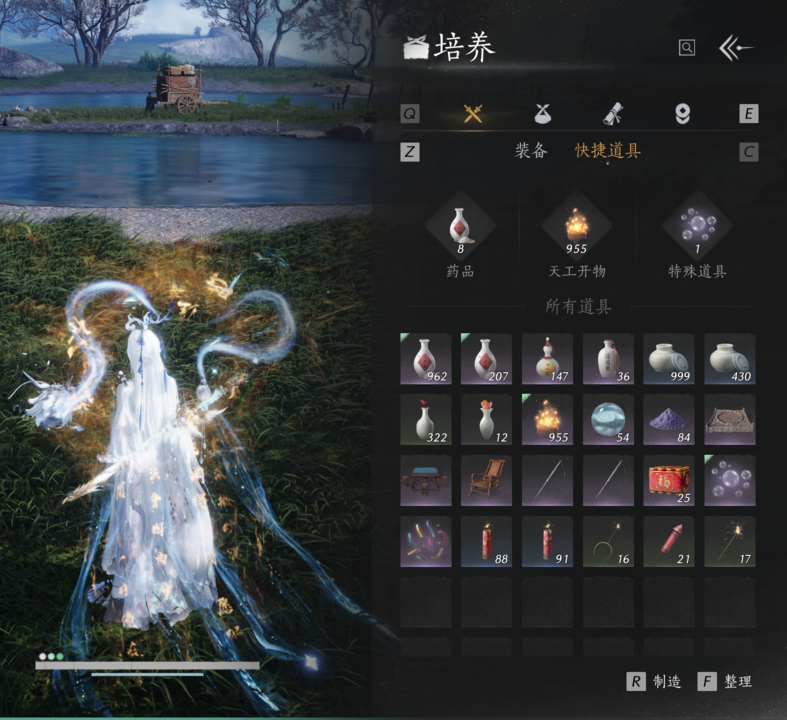Select the red firecracker box with 25

pos(669,481)
